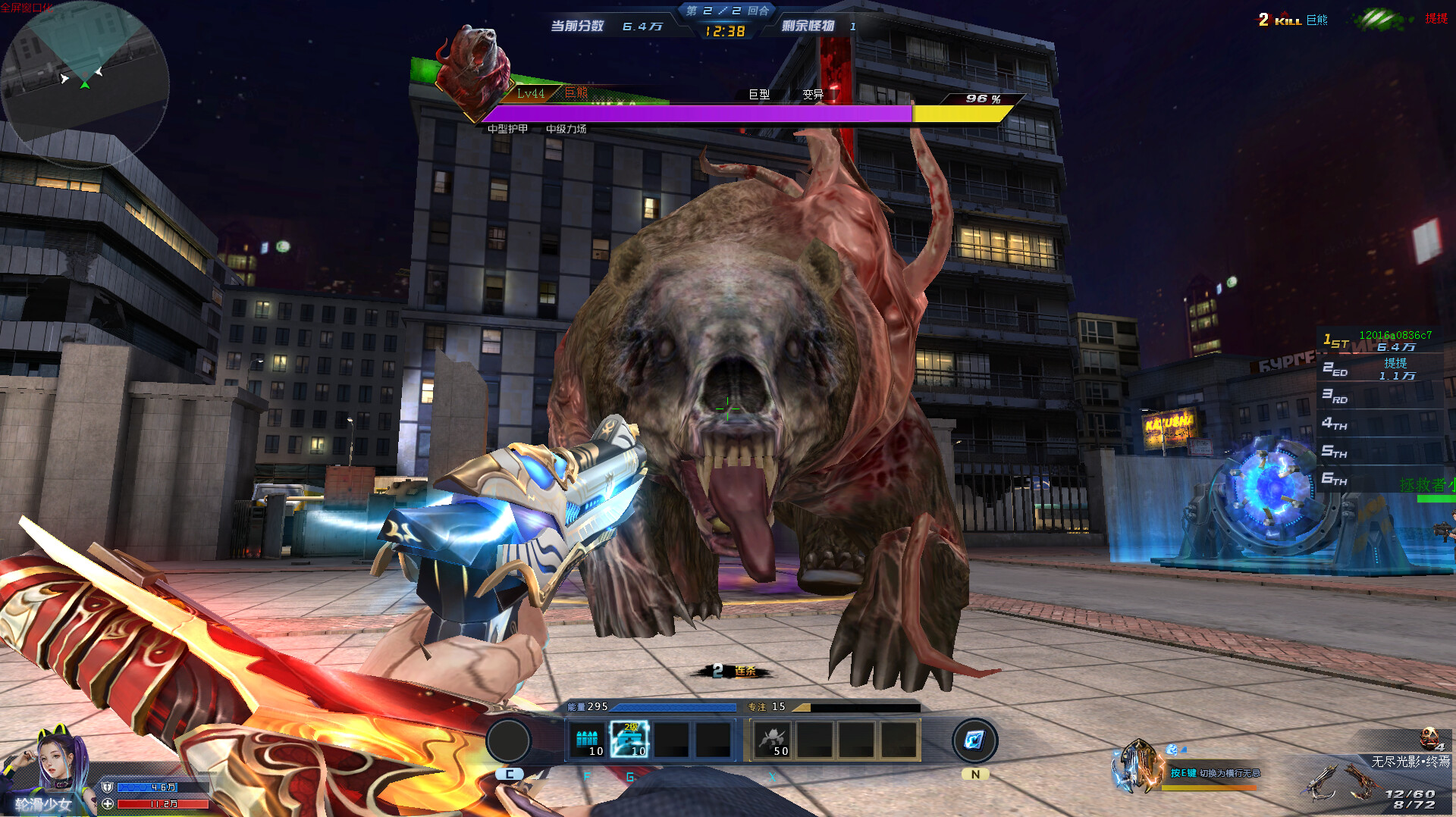The image size is (1456, 817).
Task: Activate the glowing level-2 supply crate skill
Action: [630, 740]
